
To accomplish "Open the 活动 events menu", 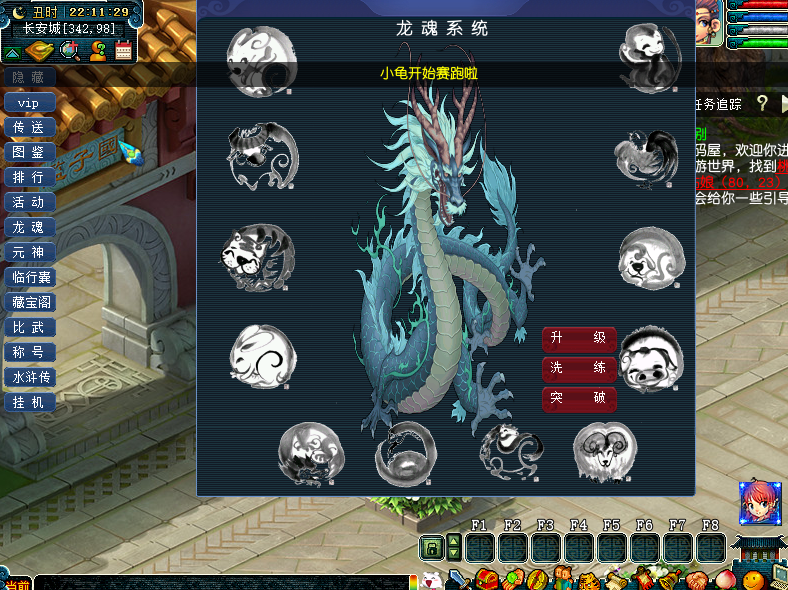I will click(29, 203).
